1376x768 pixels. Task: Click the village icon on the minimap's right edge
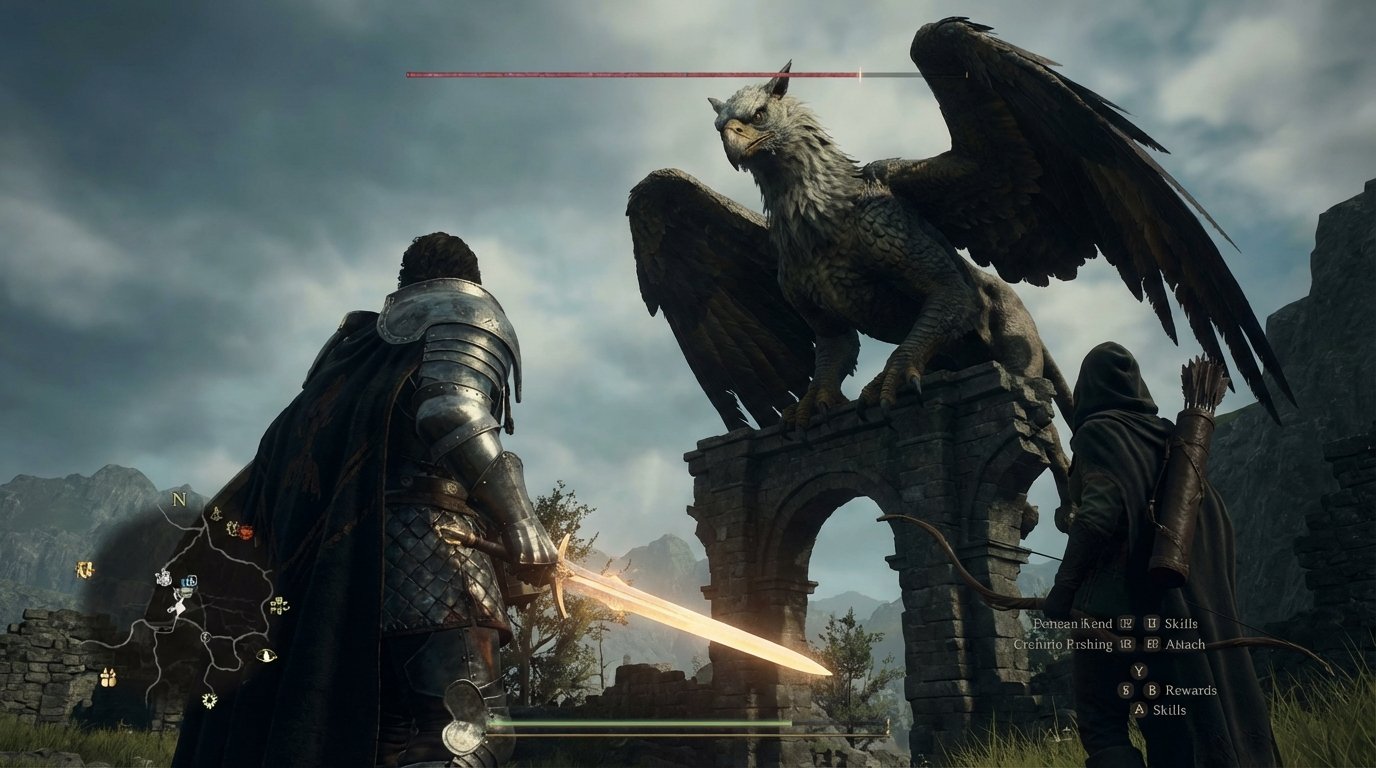[279, 607]
